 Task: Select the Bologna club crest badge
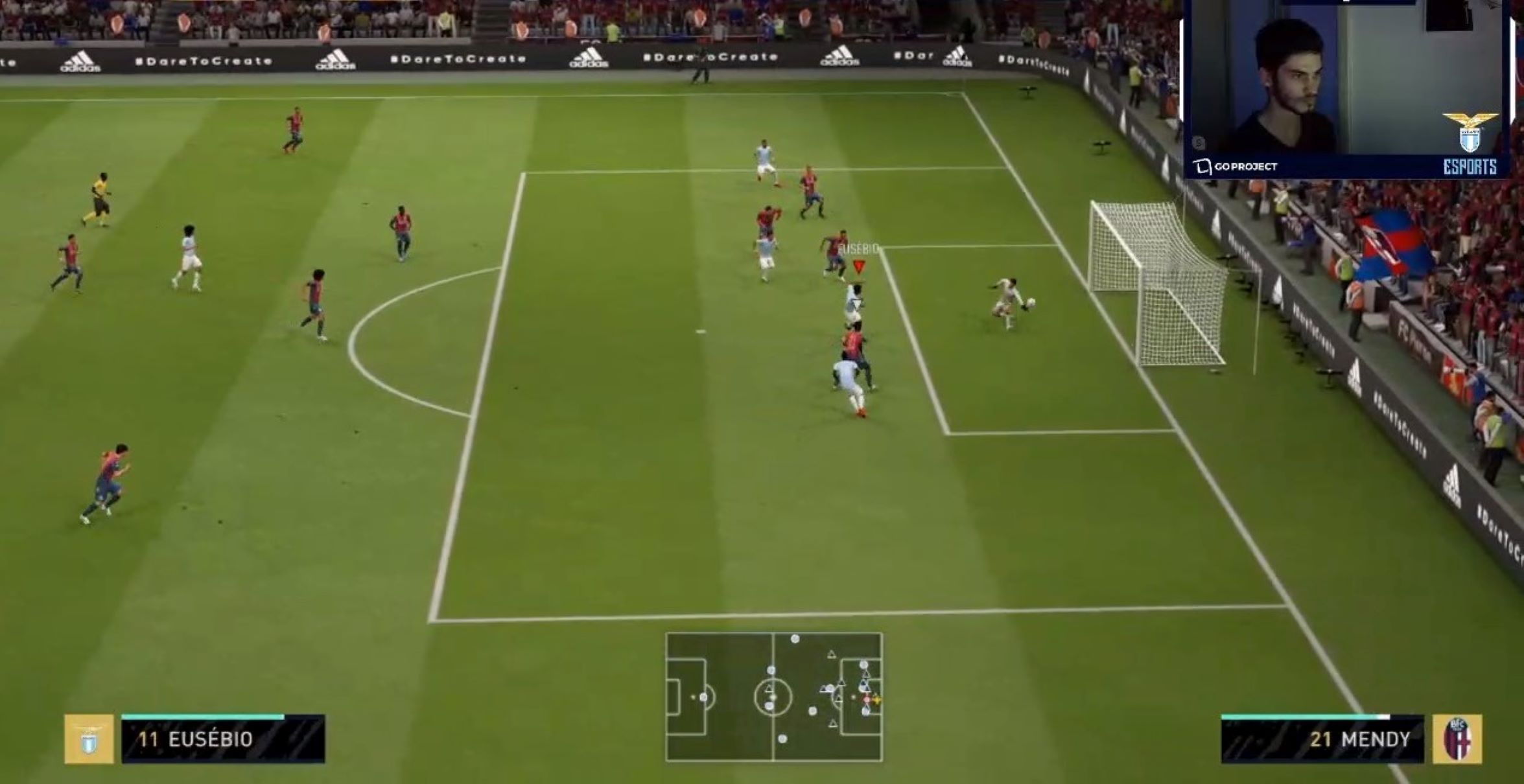1457,739
